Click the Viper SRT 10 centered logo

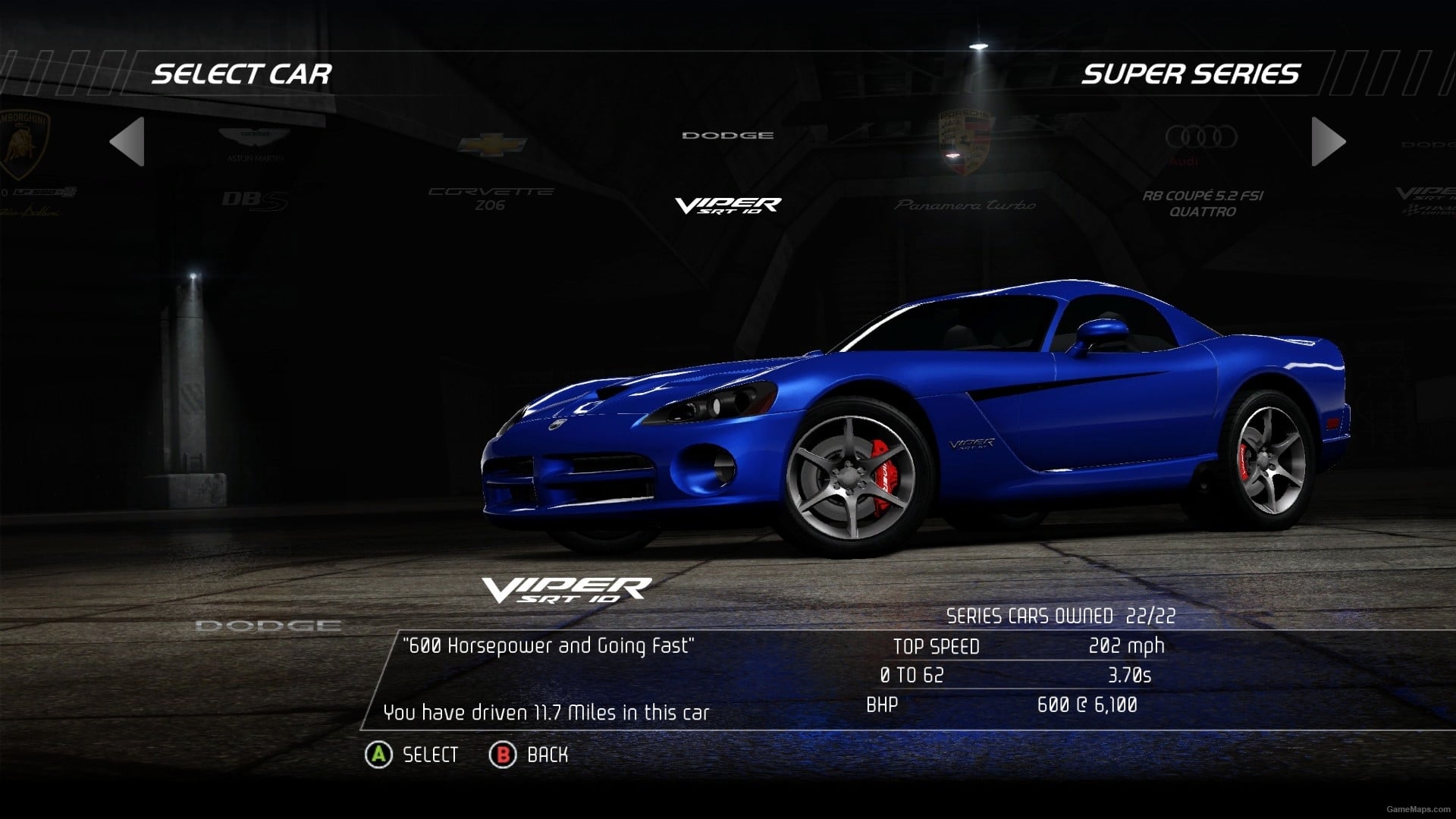(728, 205)
